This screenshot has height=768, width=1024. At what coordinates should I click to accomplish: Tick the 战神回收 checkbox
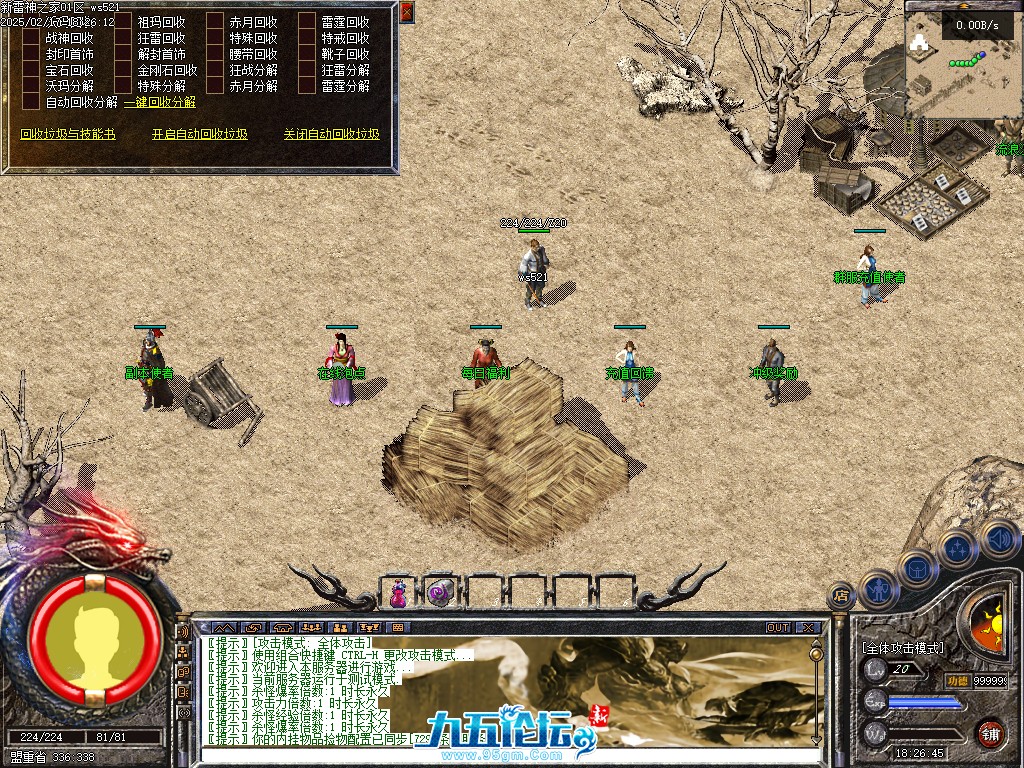30,38
